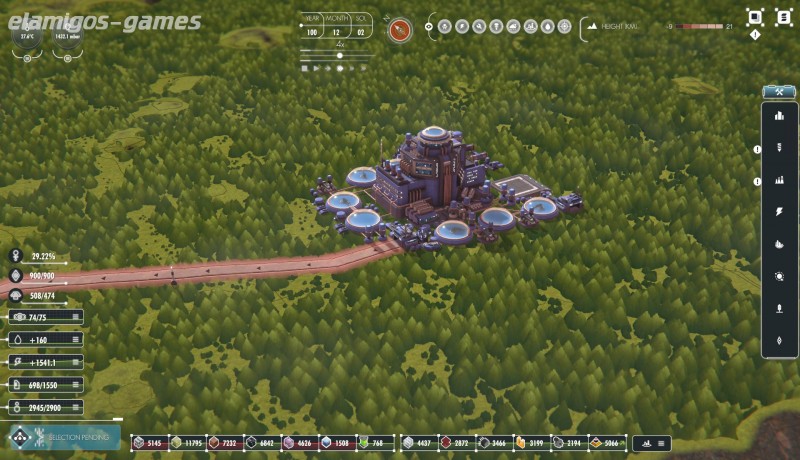Expand the water +160 resource panel menu
800x460 pixels.
click(x=75, y=339)
